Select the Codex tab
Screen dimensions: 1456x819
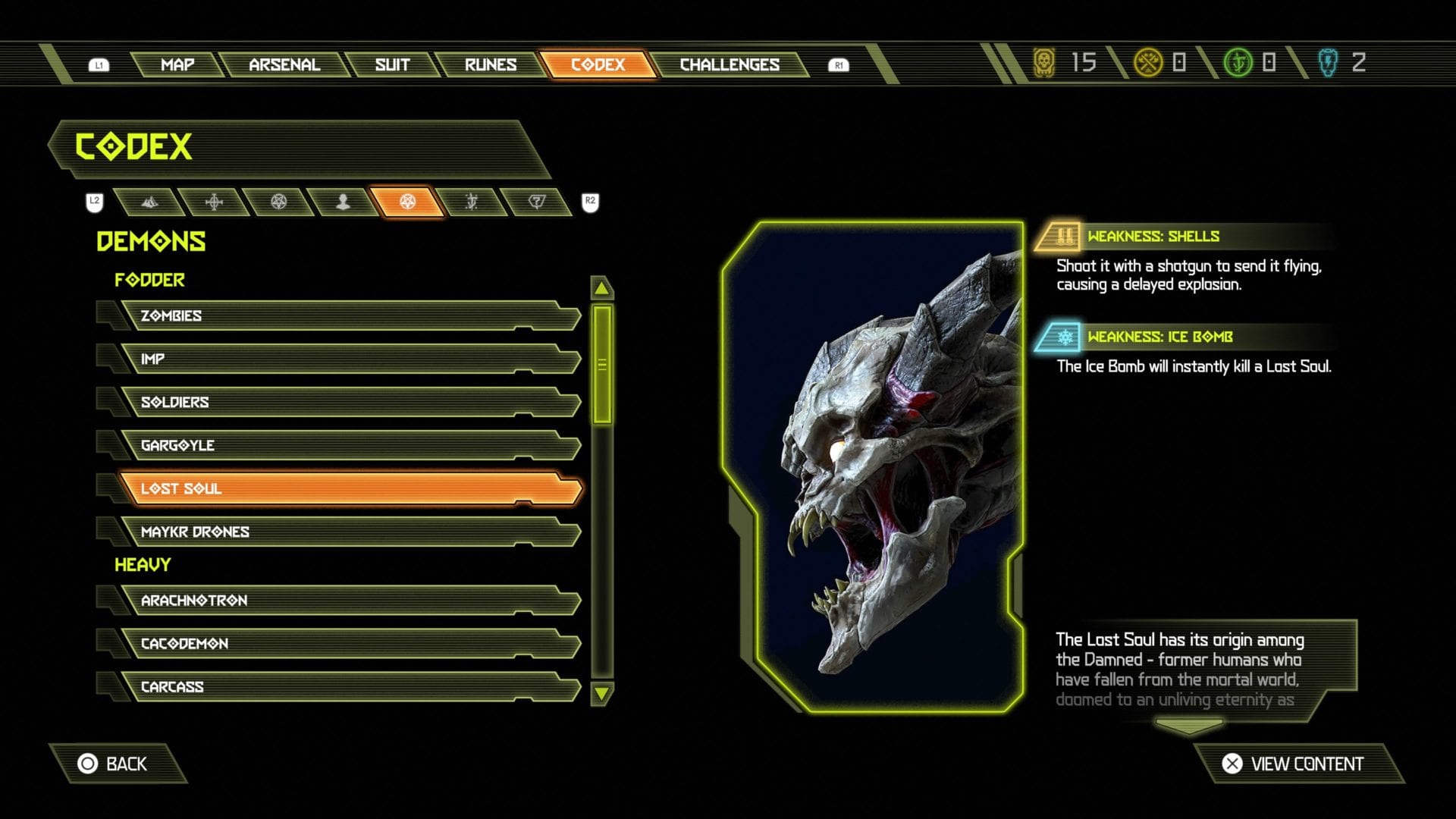click(x=598, y=64)
